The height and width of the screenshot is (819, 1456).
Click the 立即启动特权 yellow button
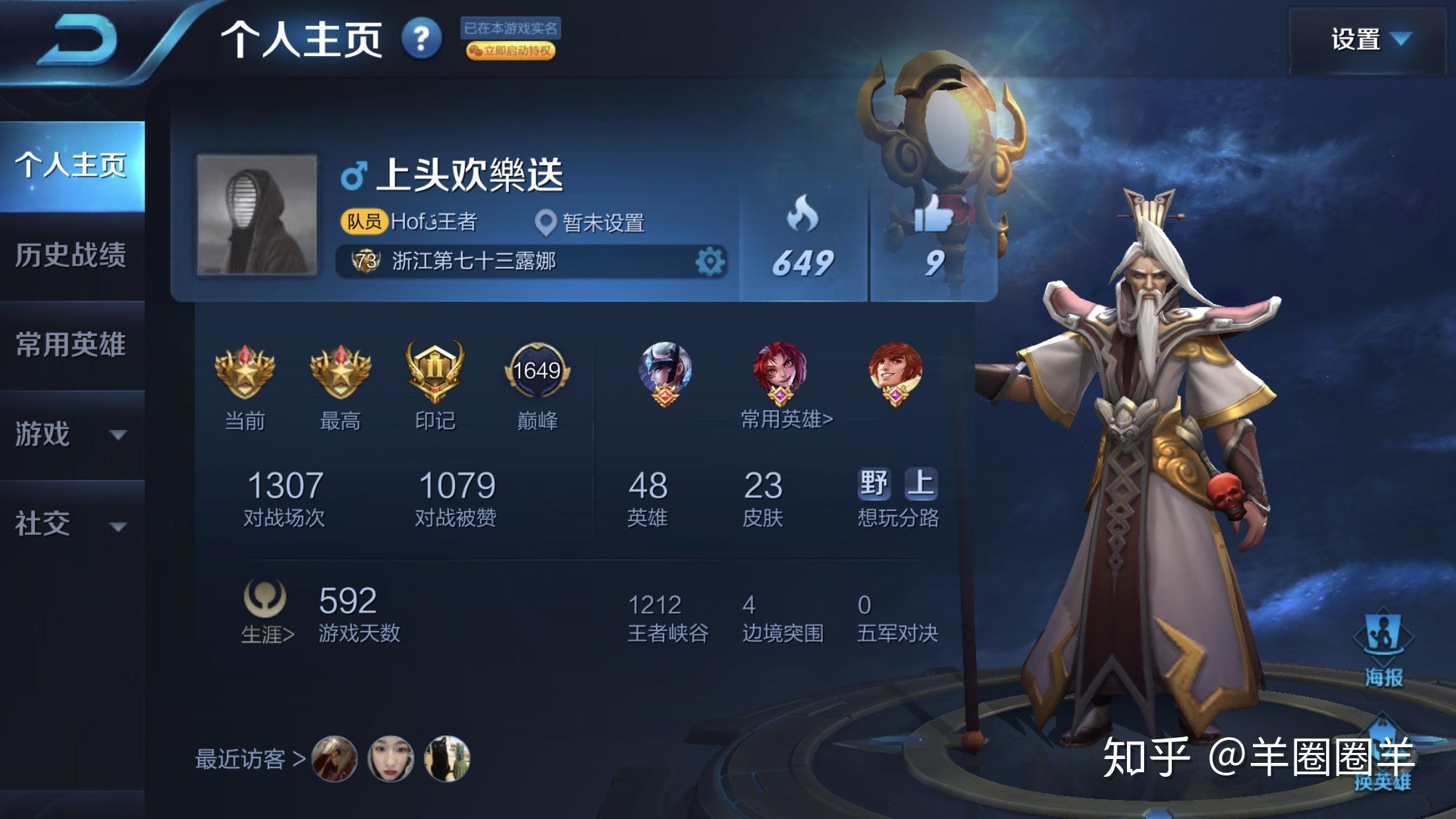coord(511,49)
